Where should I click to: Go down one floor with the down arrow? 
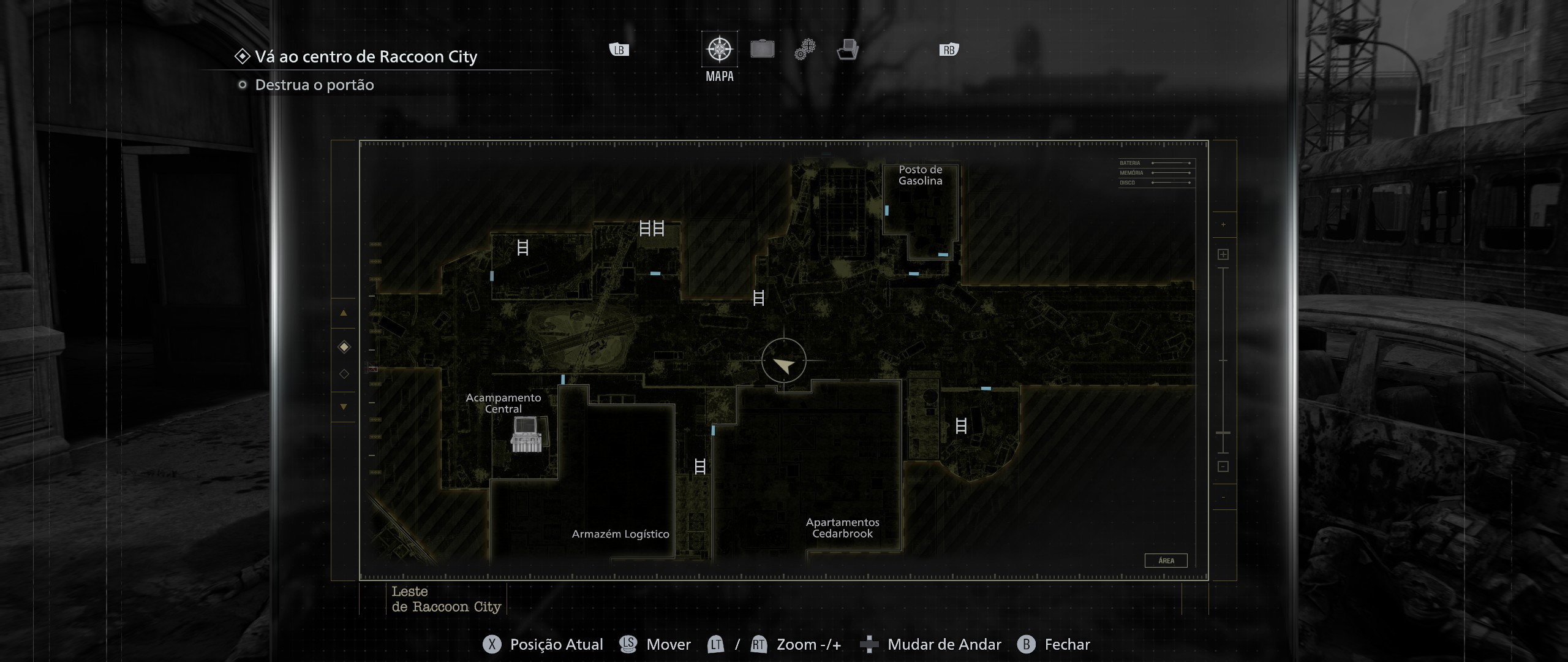click(344, 406)
